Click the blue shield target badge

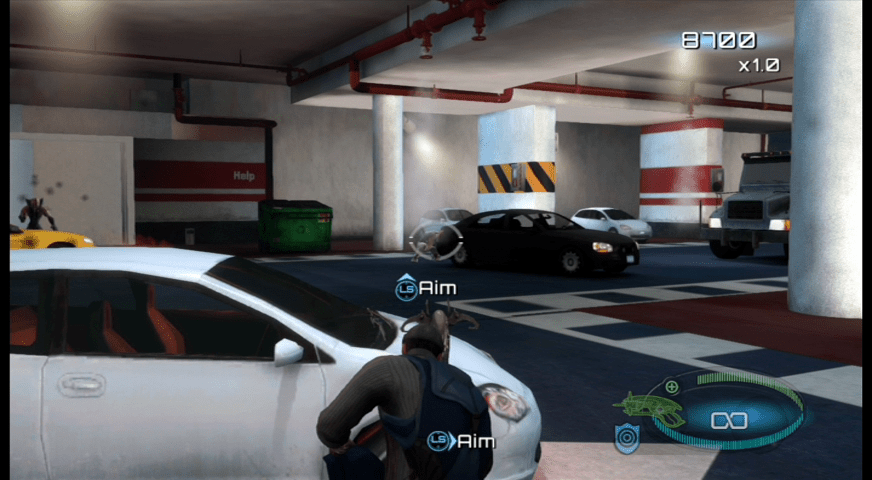627,438
